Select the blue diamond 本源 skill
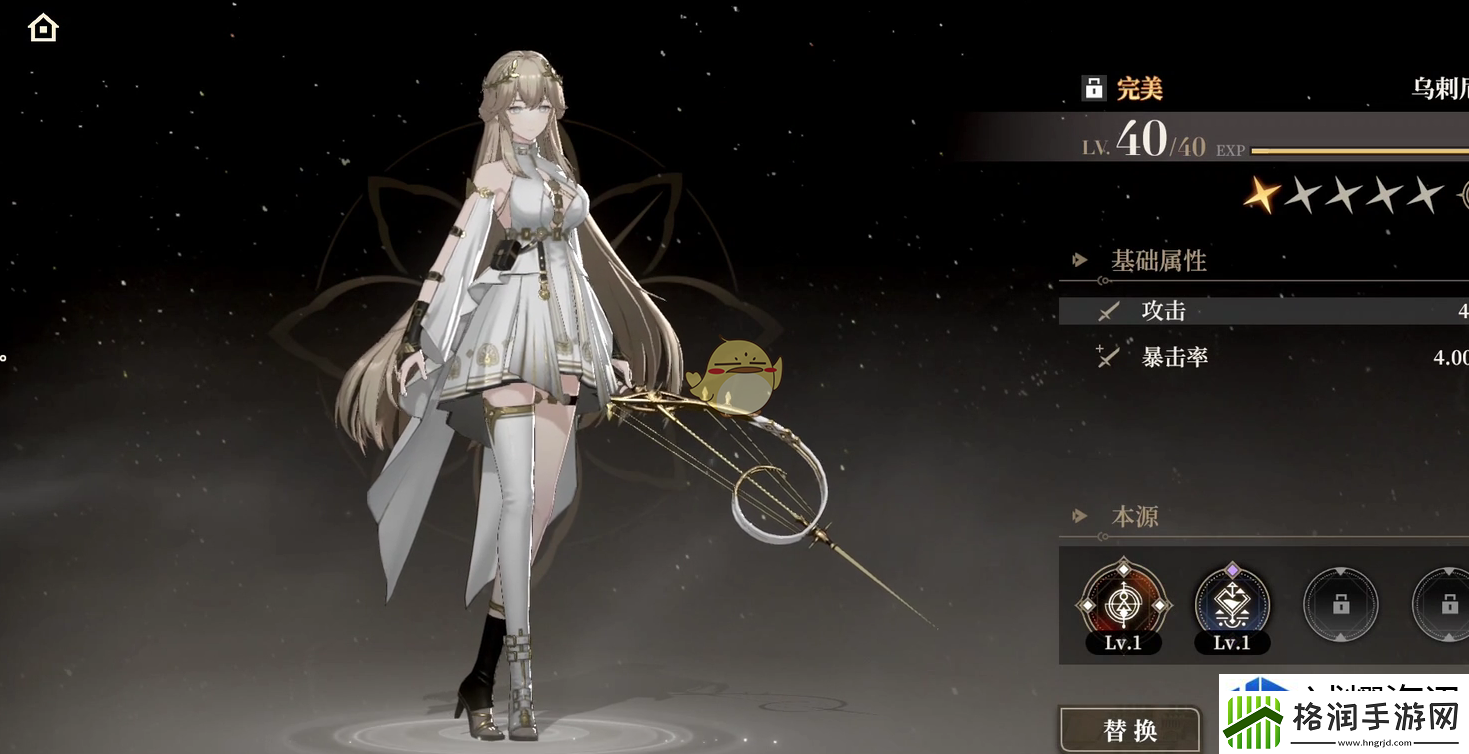This screenshot has height=754, width=1469. (x=1231, y=604)
